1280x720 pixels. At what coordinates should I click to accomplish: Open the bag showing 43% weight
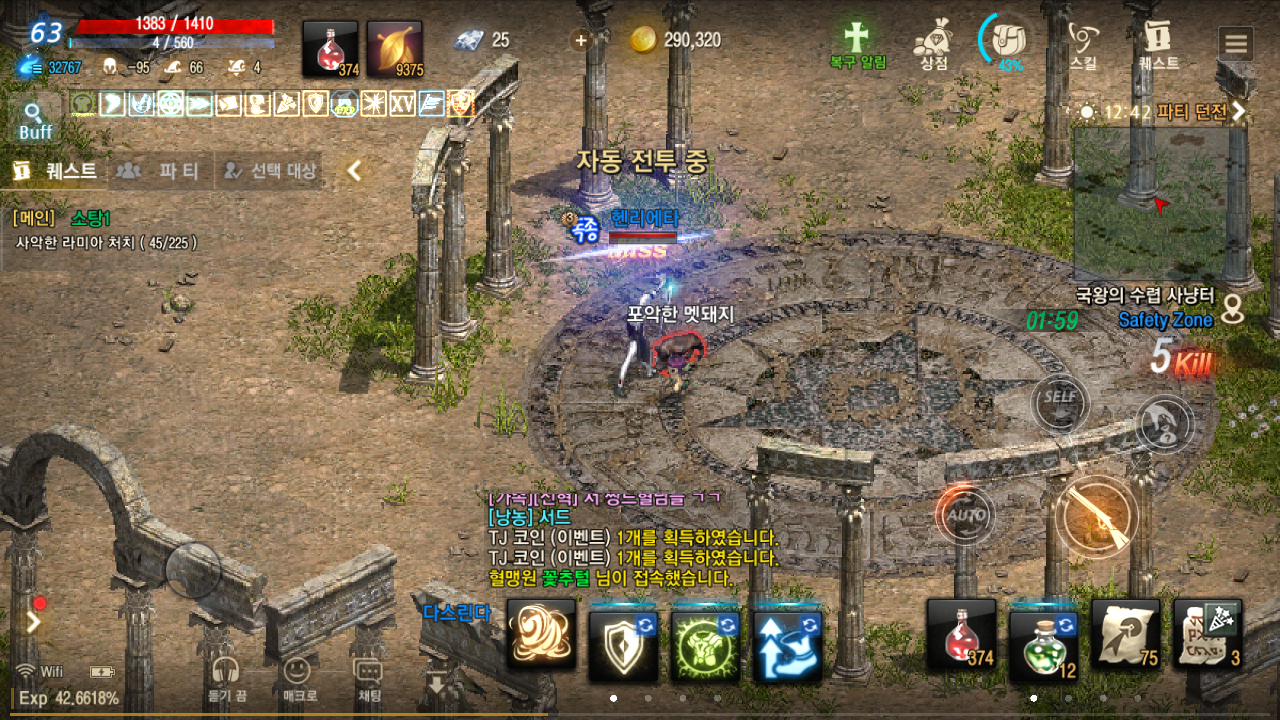coord(1010,42)
